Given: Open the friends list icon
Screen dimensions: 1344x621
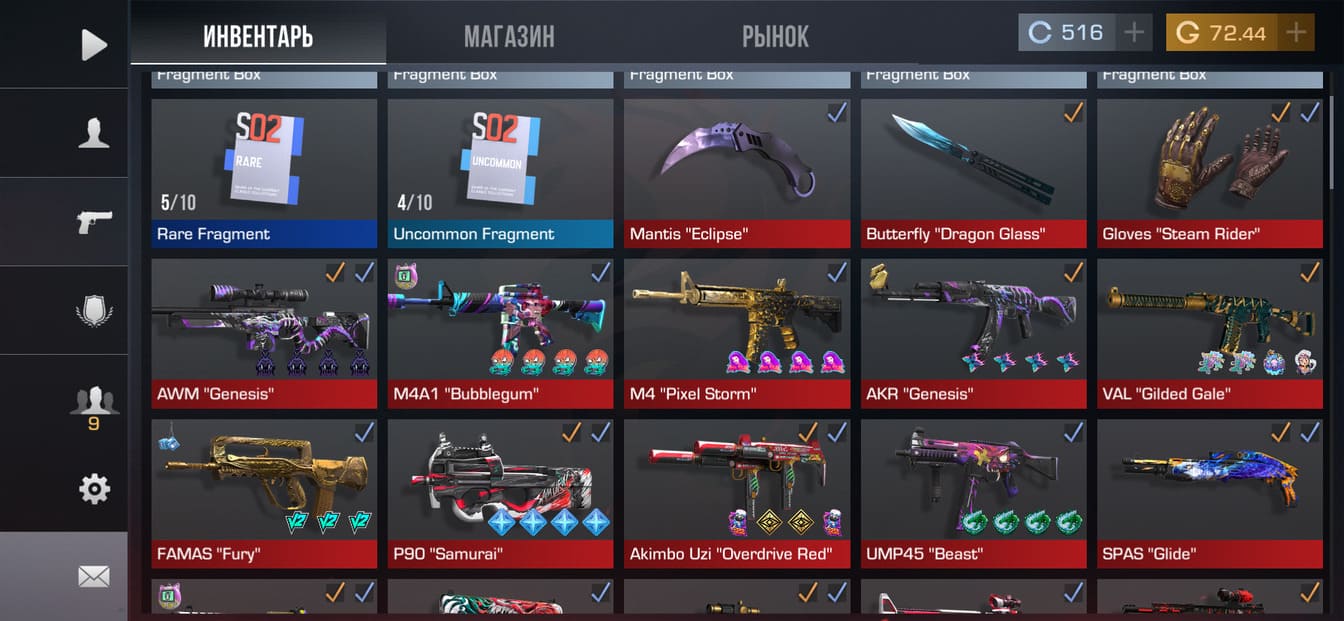Looking at the screenshot, I should [x=93, y=403].
